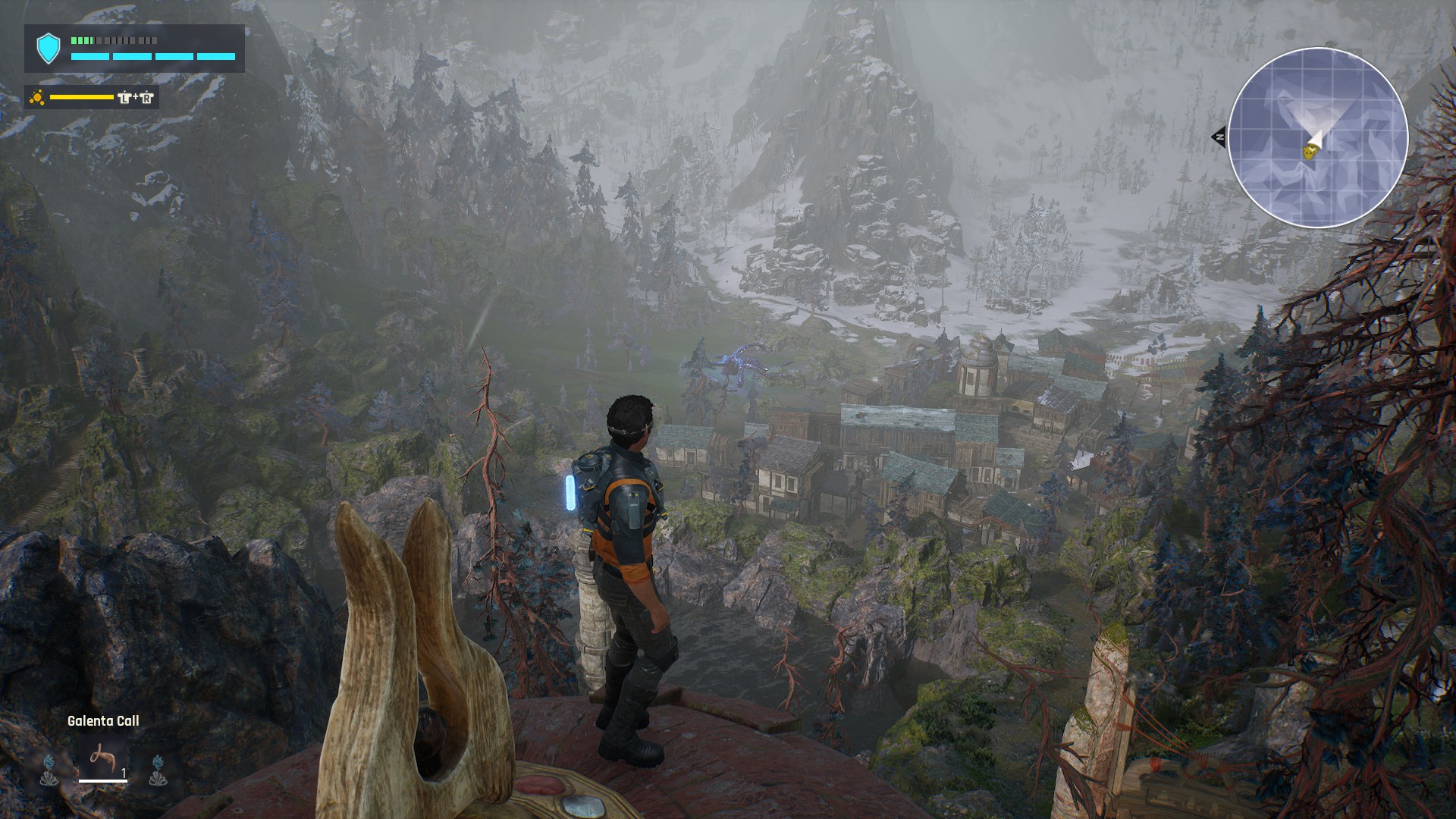Click the blue shield status icon

(x=49, y=49)
